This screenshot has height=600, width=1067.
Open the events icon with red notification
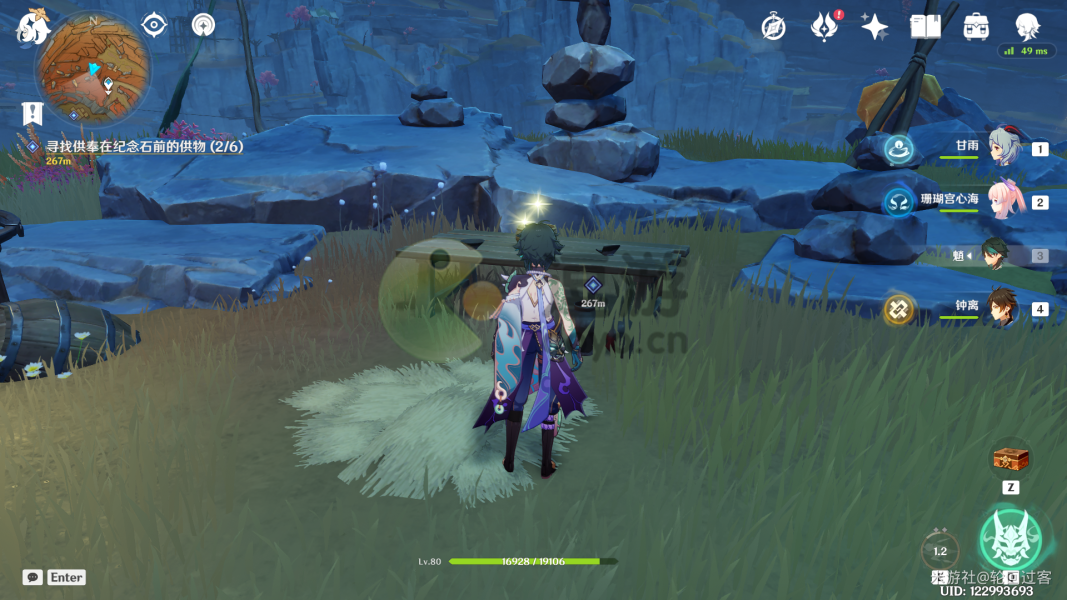tap(824, 27)
